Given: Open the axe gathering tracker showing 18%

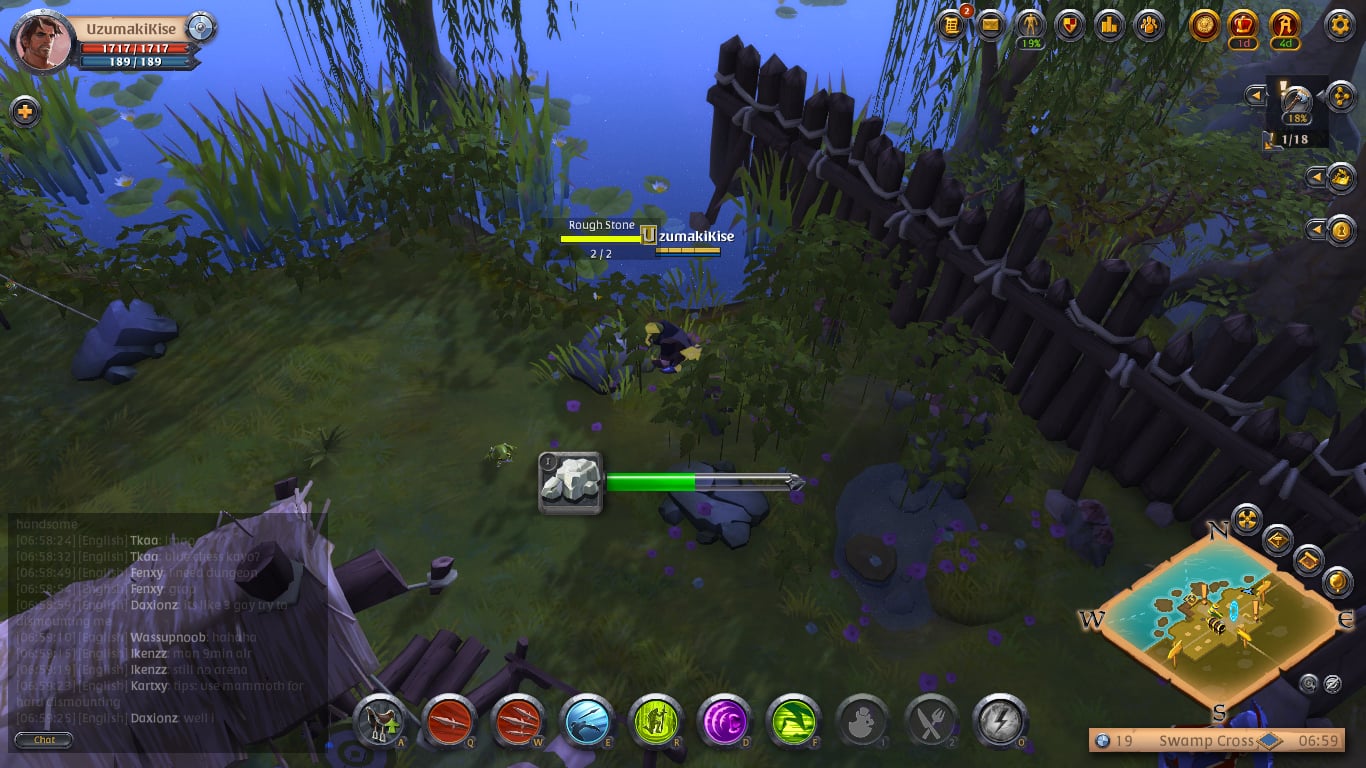Looking at the screenshot, I should point(1297,101).
